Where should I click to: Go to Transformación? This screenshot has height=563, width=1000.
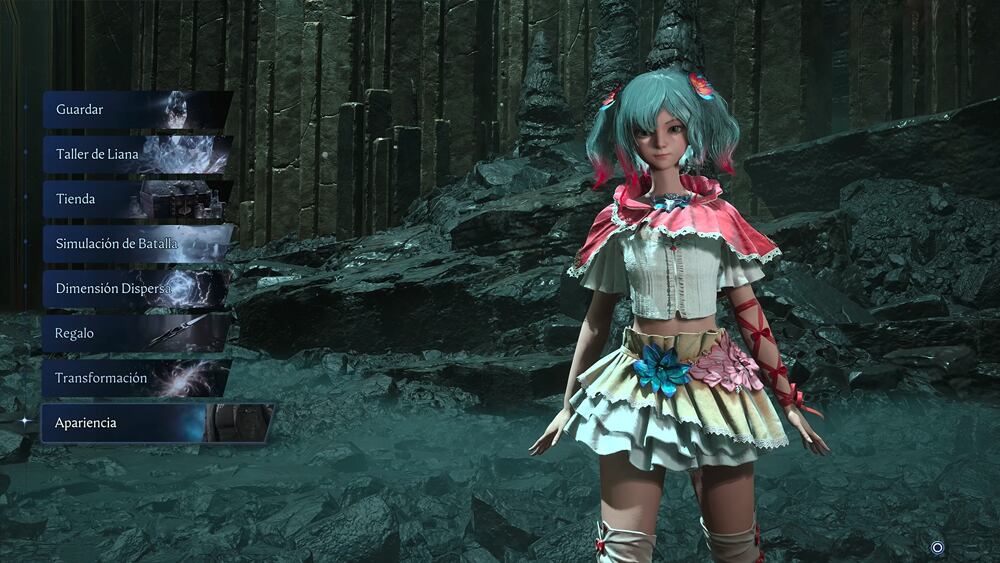(x=135, y=378)
